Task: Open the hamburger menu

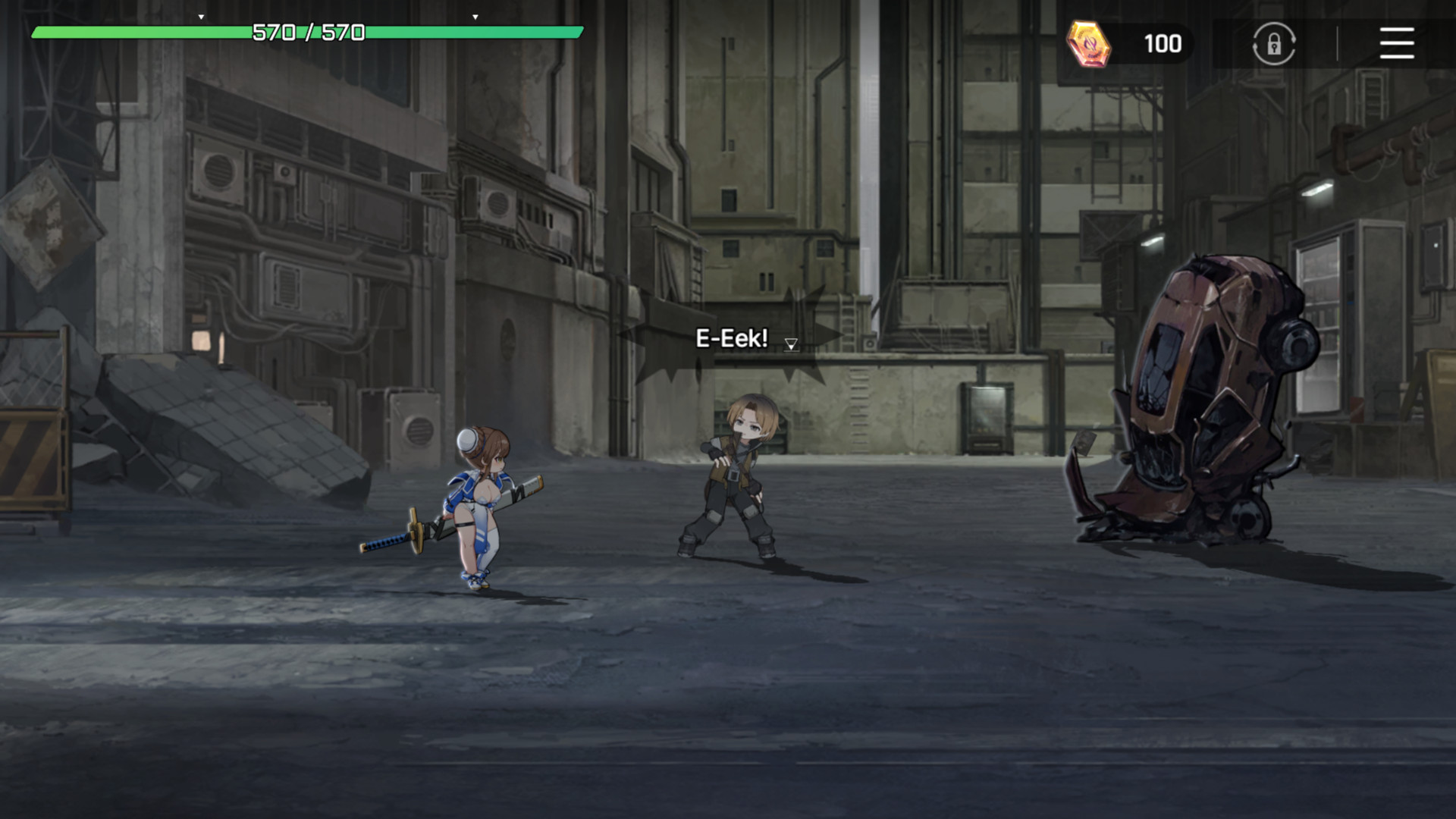Action: tap(1396, 43)
